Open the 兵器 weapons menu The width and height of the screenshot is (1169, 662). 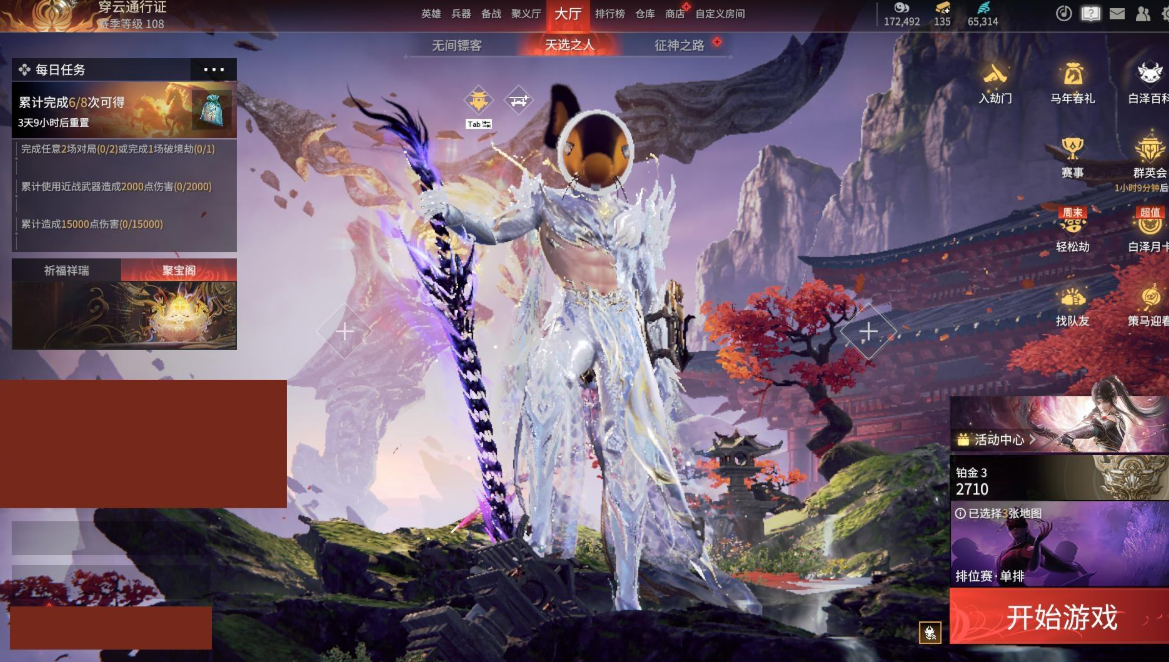[461, 14]
